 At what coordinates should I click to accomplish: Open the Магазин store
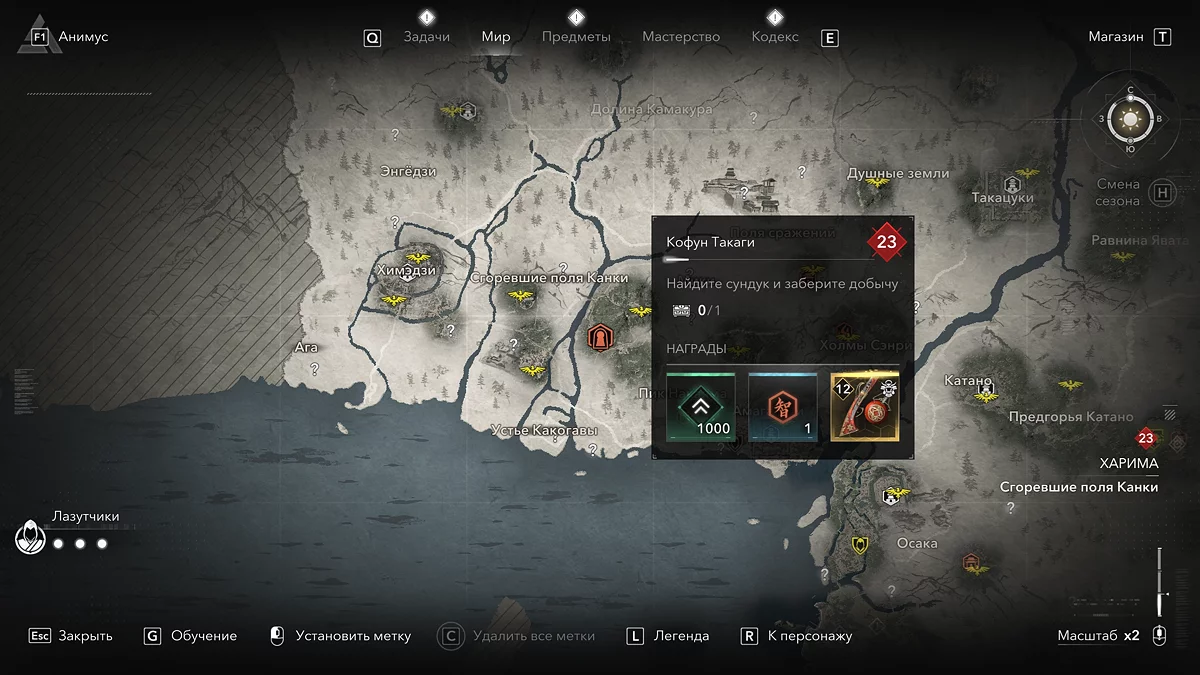1116,37
